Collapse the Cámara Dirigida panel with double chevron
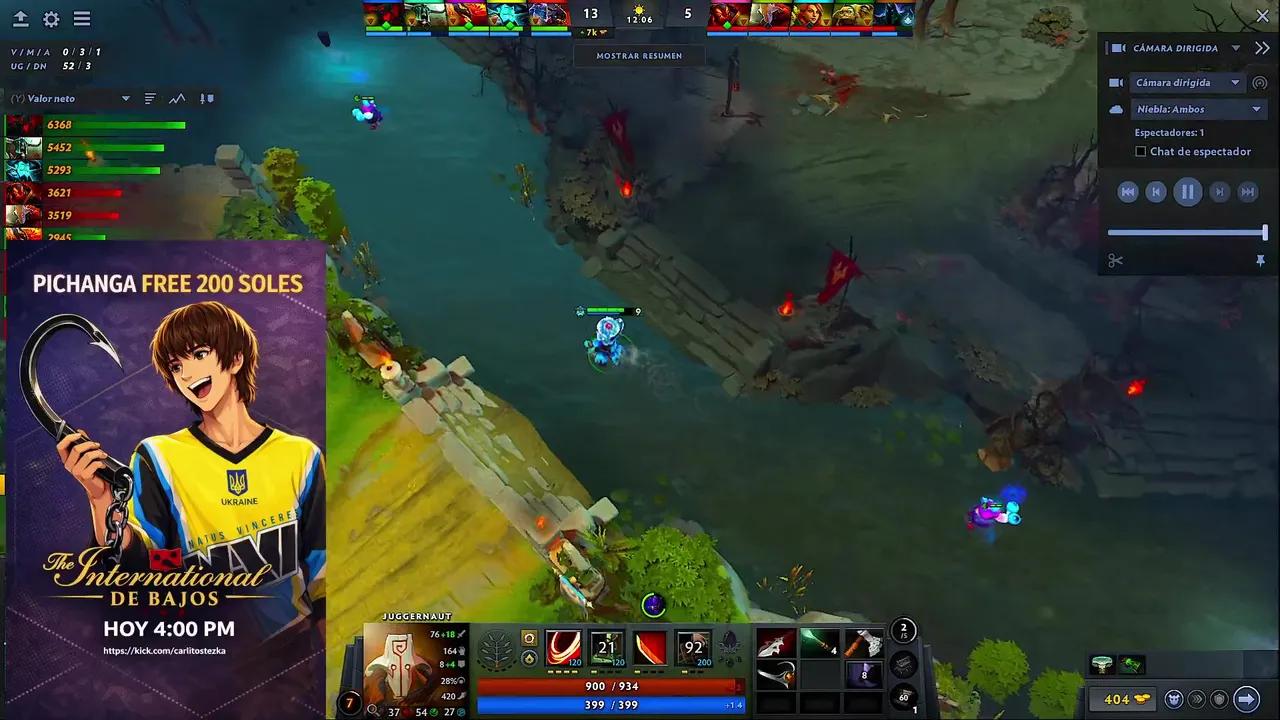The height and width of the screenshot is (720, 1280). [x=1262, y=46]
